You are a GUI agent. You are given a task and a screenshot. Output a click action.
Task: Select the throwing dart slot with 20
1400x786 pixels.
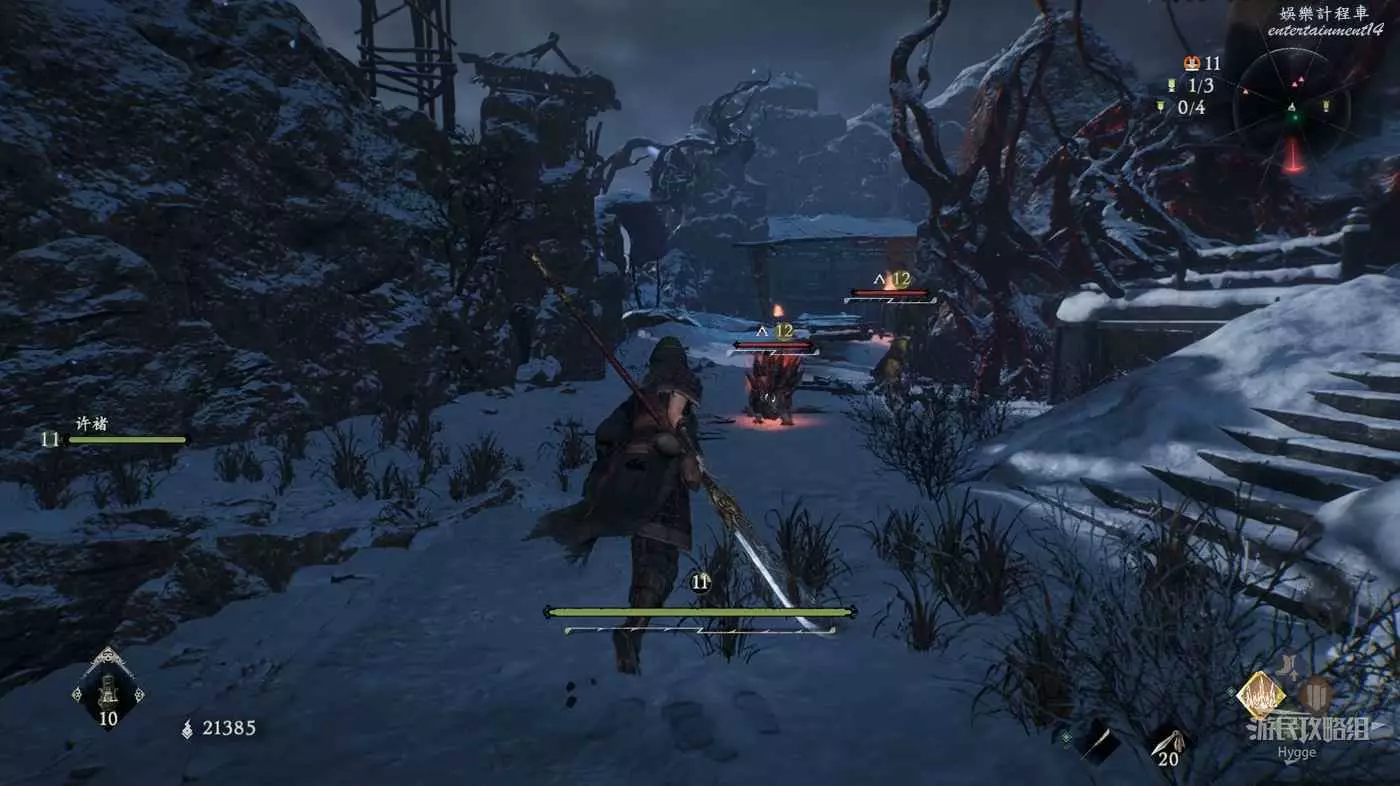point(1167,743)
